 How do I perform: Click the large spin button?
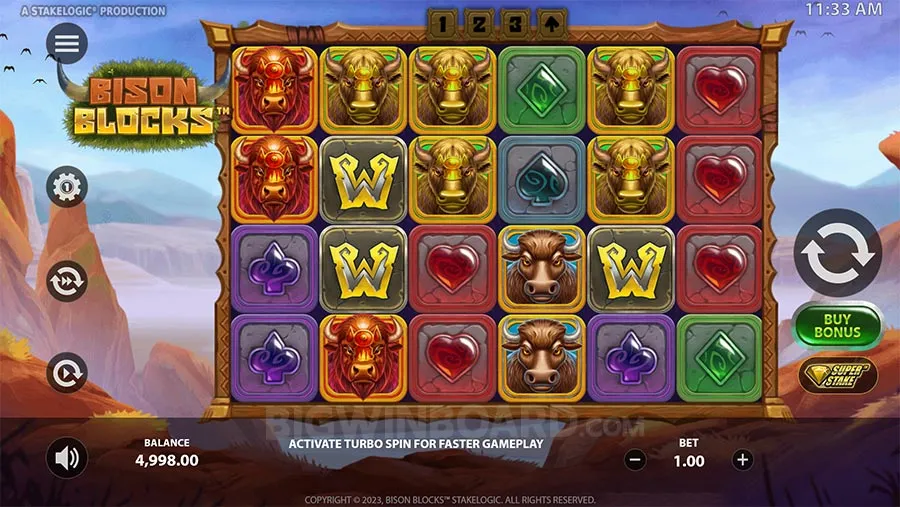coord(837,253)
